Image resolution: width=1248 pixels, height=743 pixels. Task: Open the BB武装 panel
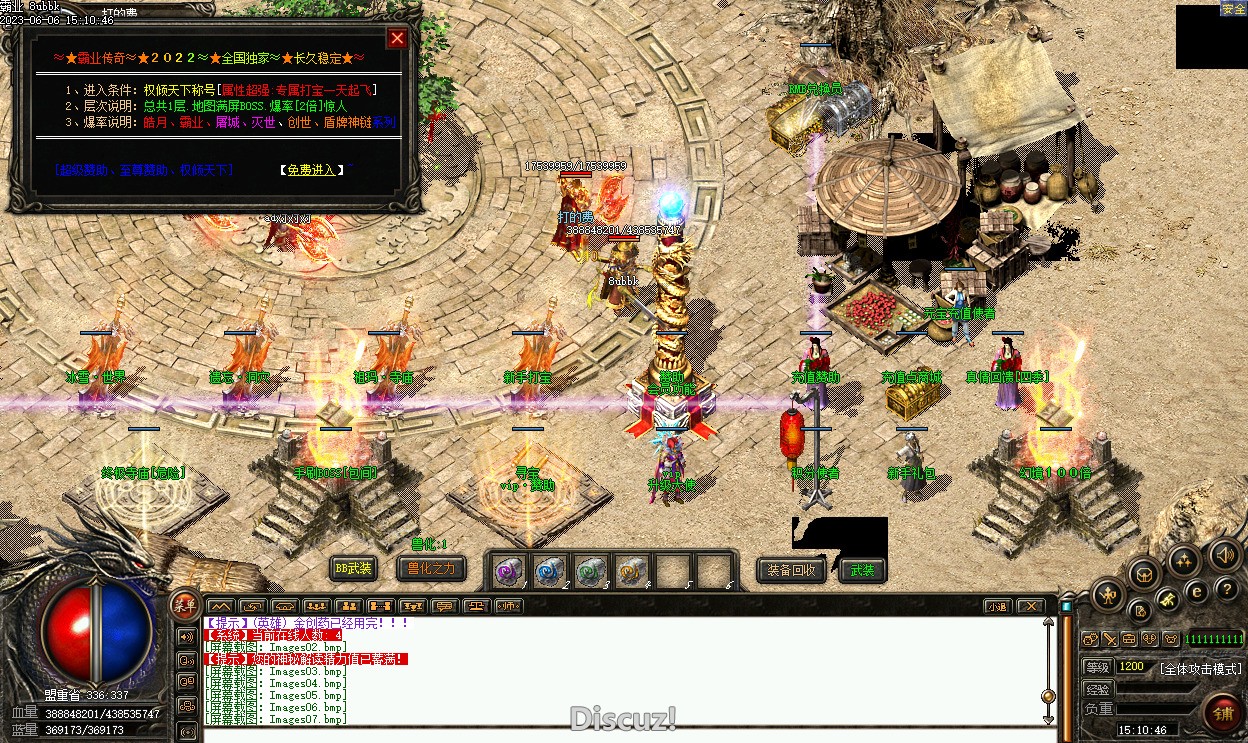353,569
